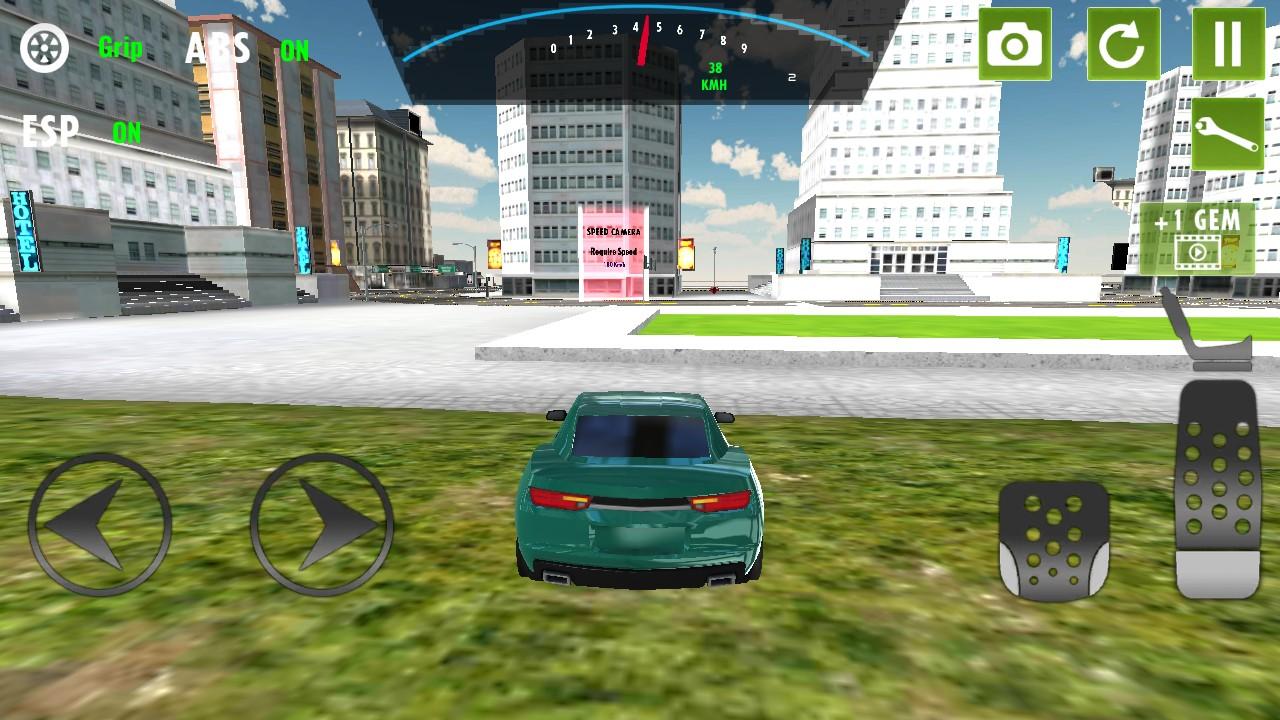This screenshot has height=720, width=1280.
Task: Pause the game
Action: coord(1228,45)
